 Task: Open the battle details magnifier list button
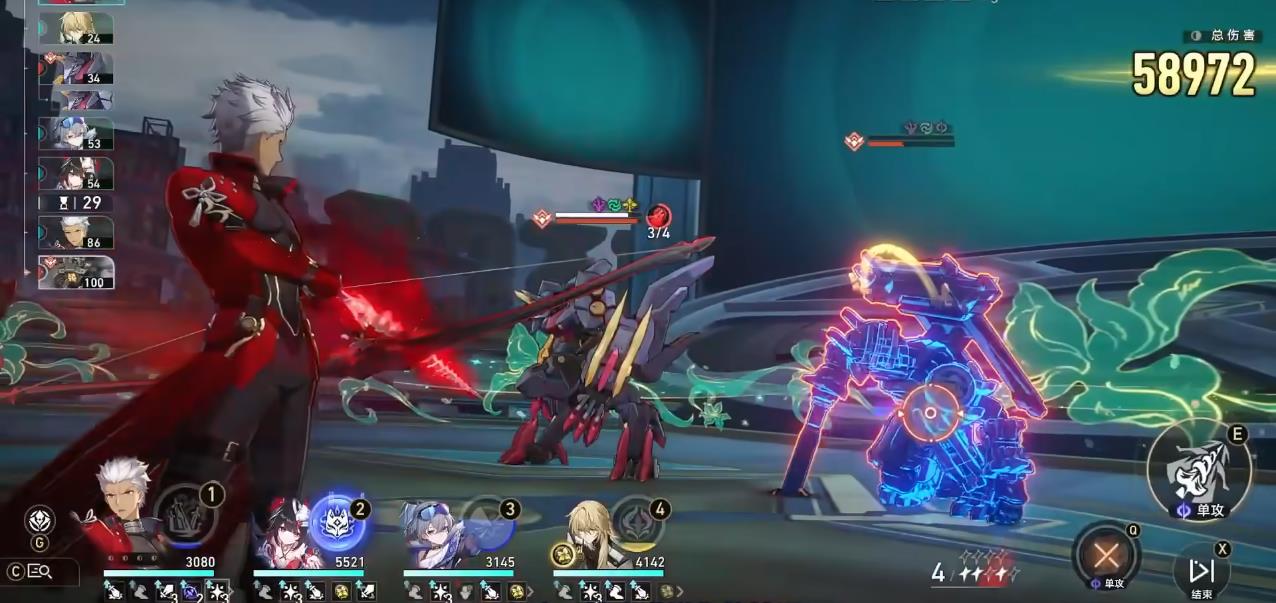click(40, 572)
